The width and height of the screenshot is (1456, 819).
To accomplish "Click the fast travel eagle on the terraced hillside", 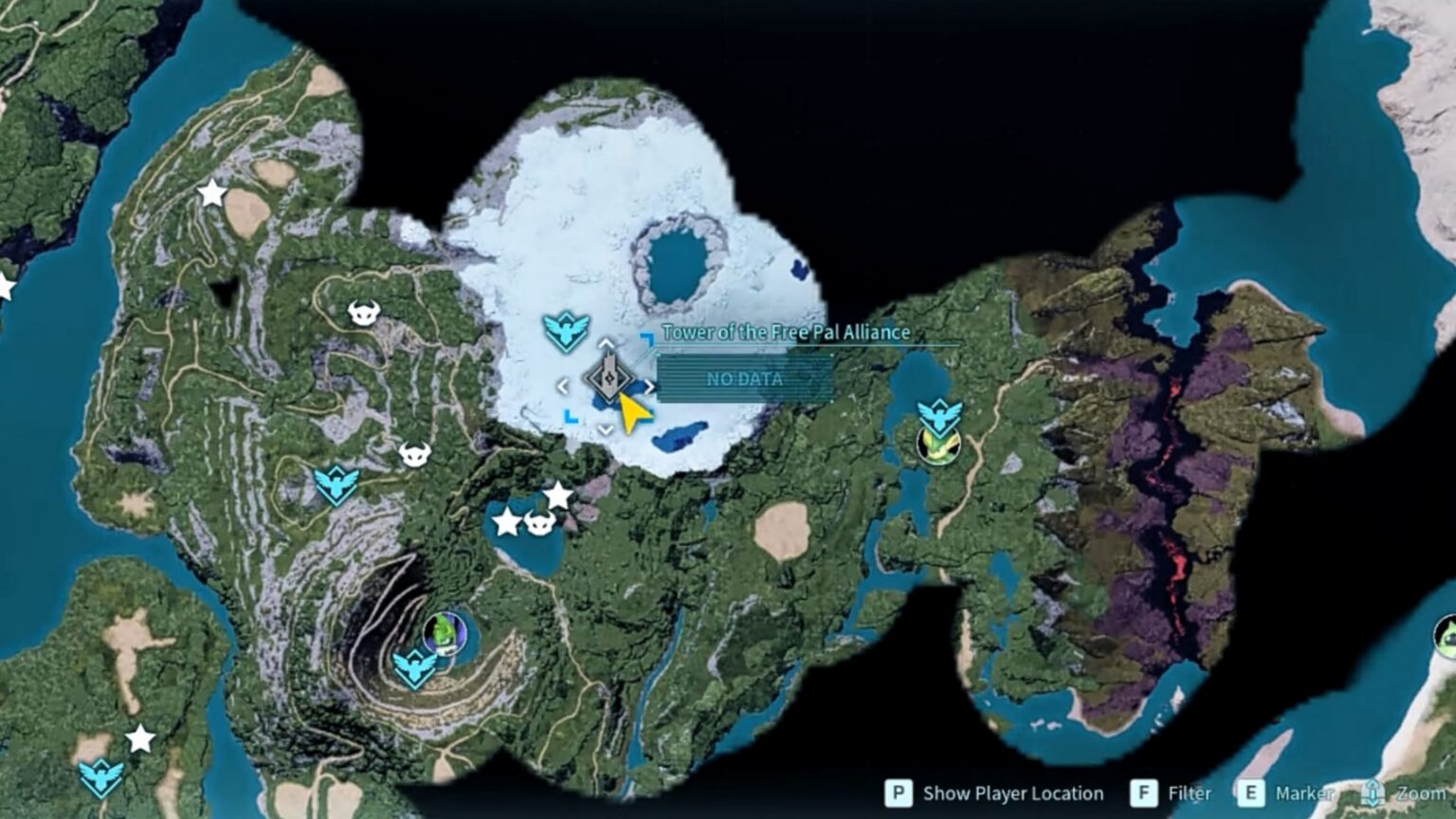I will pyautogui.click(x=337, y=485).
